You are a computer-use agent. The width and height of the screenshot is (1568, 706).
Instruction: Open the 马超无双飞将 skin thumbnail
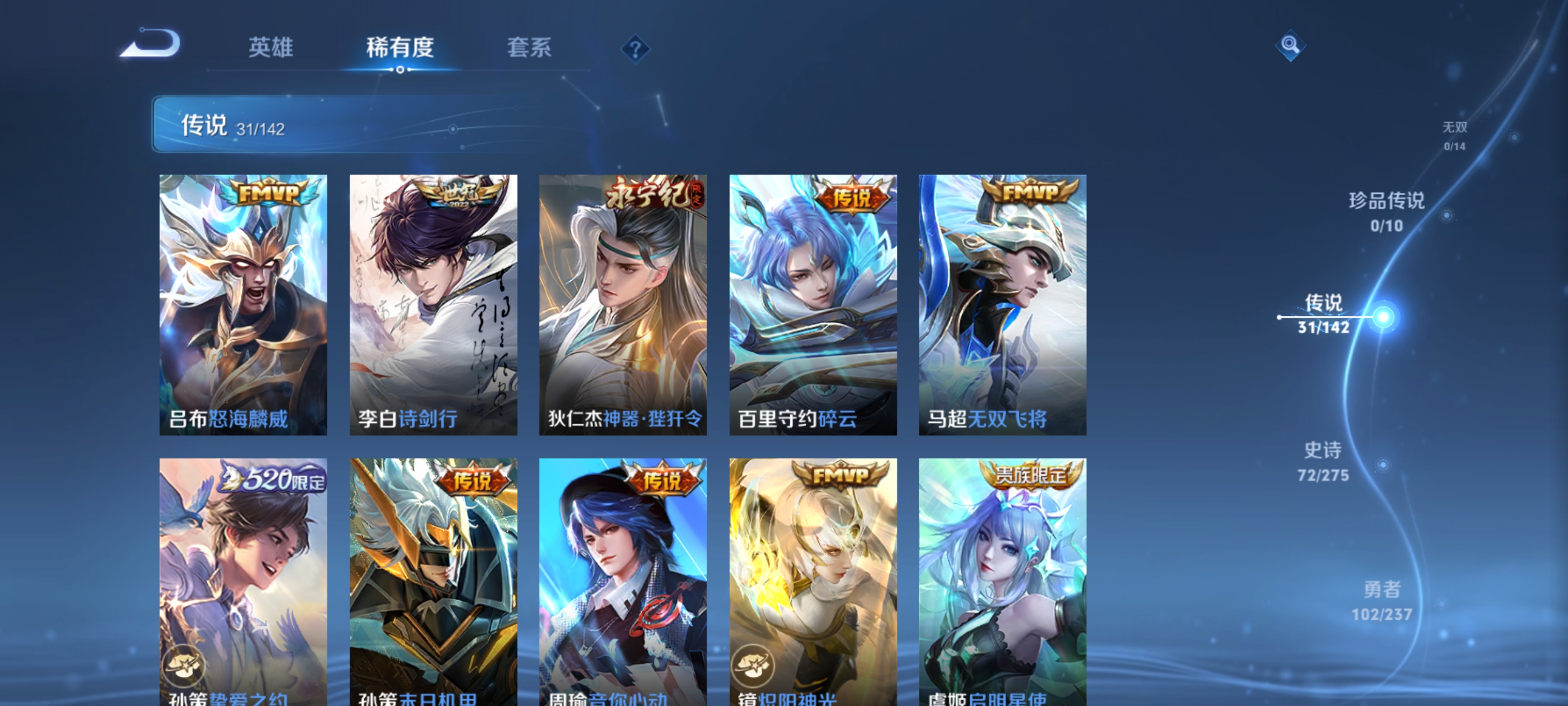pyautogui.click(x=1001, y=305)
